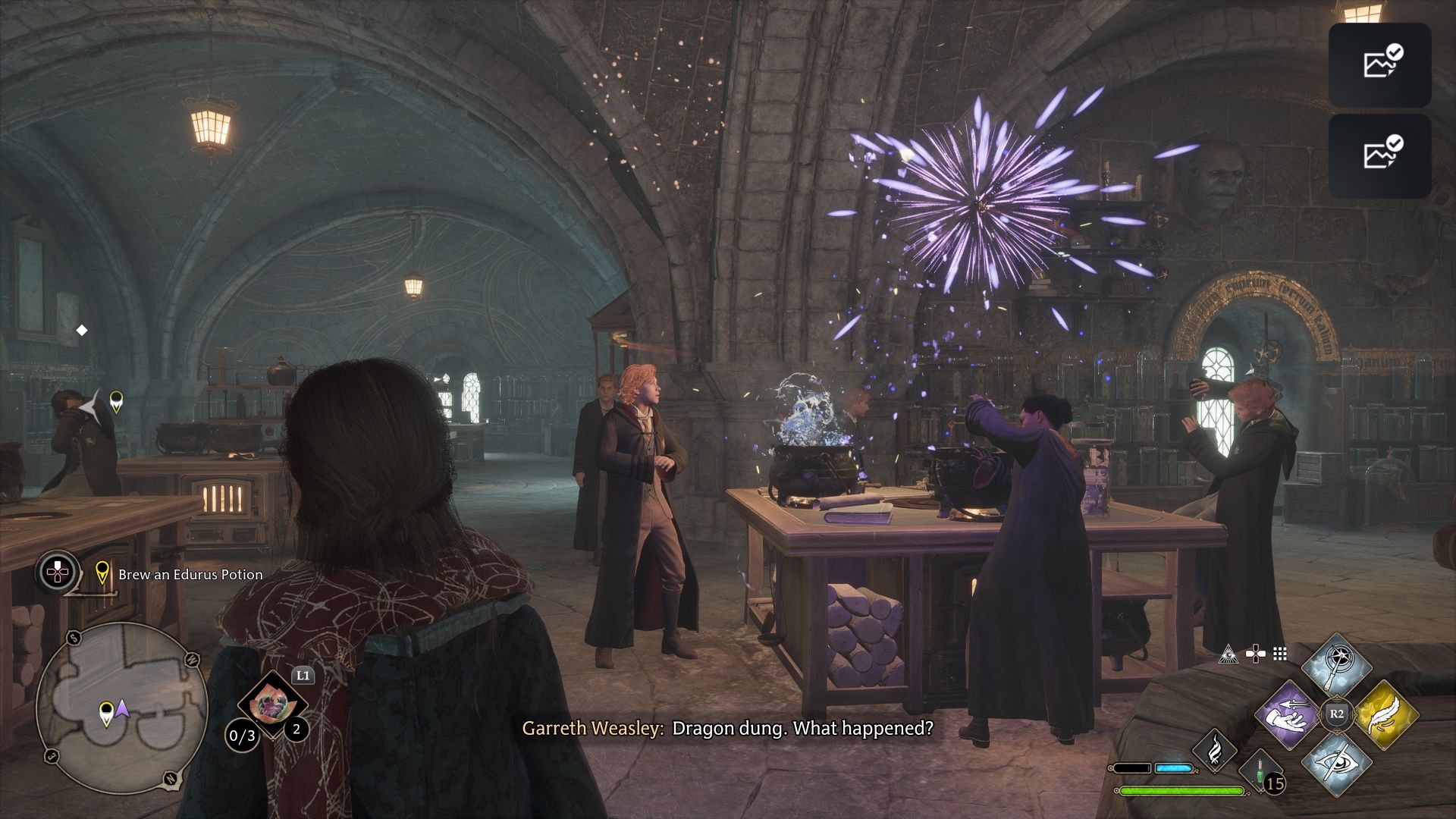Click the yellow quest waypoint marker icon
This screenshot has width=1456, height=819.
[x=102, y=573]
